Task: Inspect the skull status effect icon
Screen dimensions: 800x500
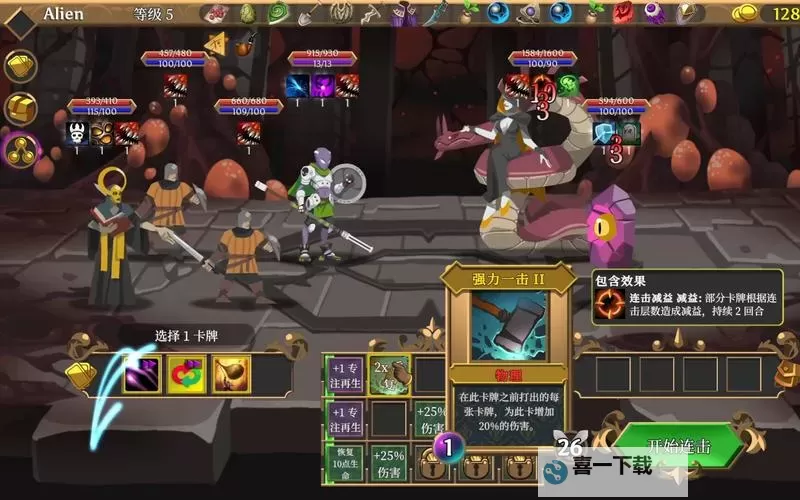Action: [78, 132]
